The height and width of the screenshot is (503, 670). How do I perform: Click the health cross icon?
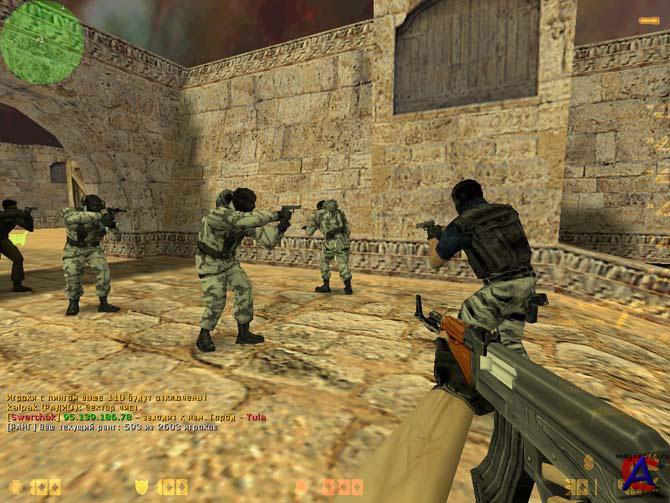(x=17, y=487)
